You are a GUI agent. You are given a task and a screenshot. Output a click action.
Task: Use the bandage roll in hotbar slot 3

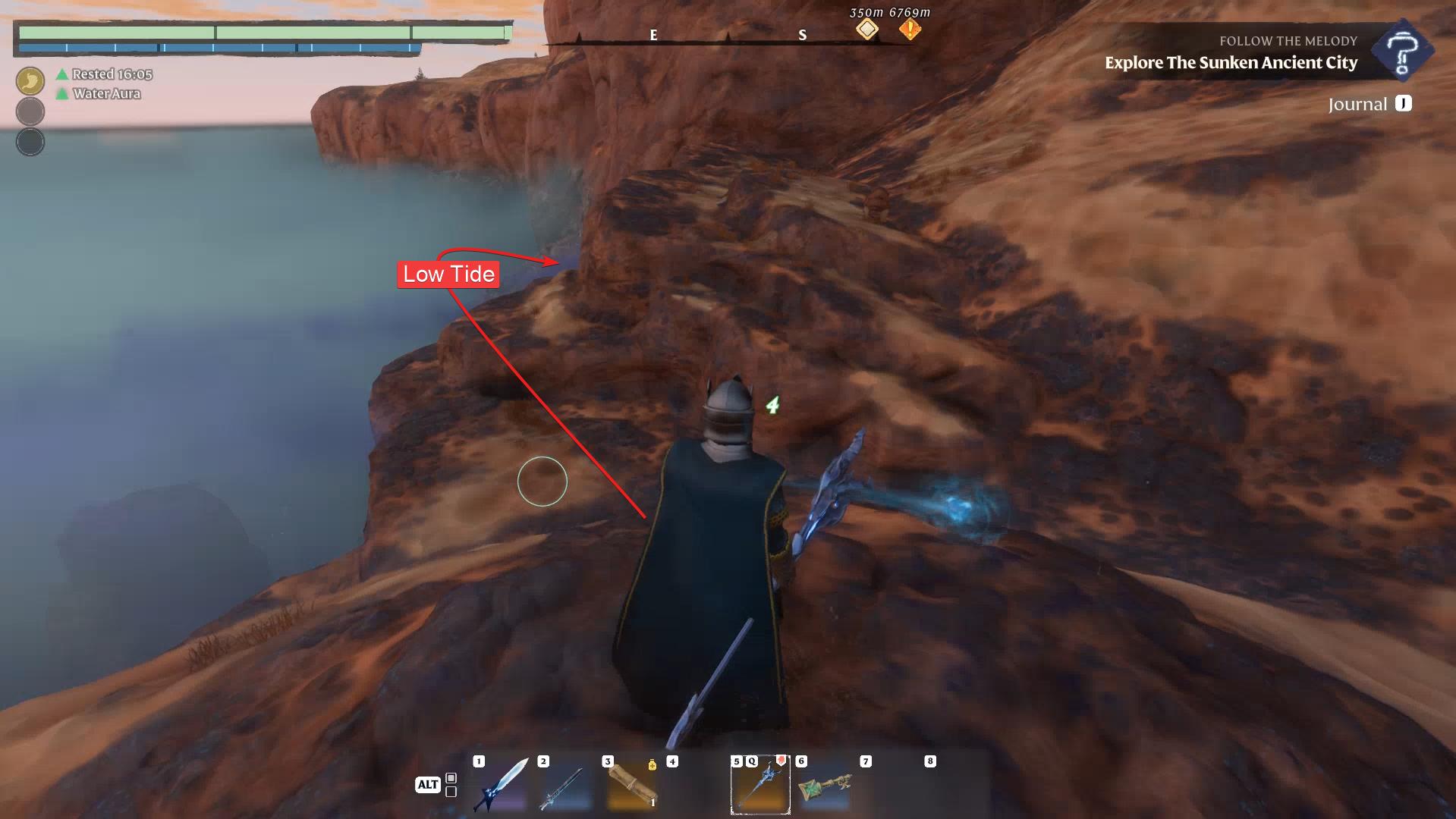[631, 787]
